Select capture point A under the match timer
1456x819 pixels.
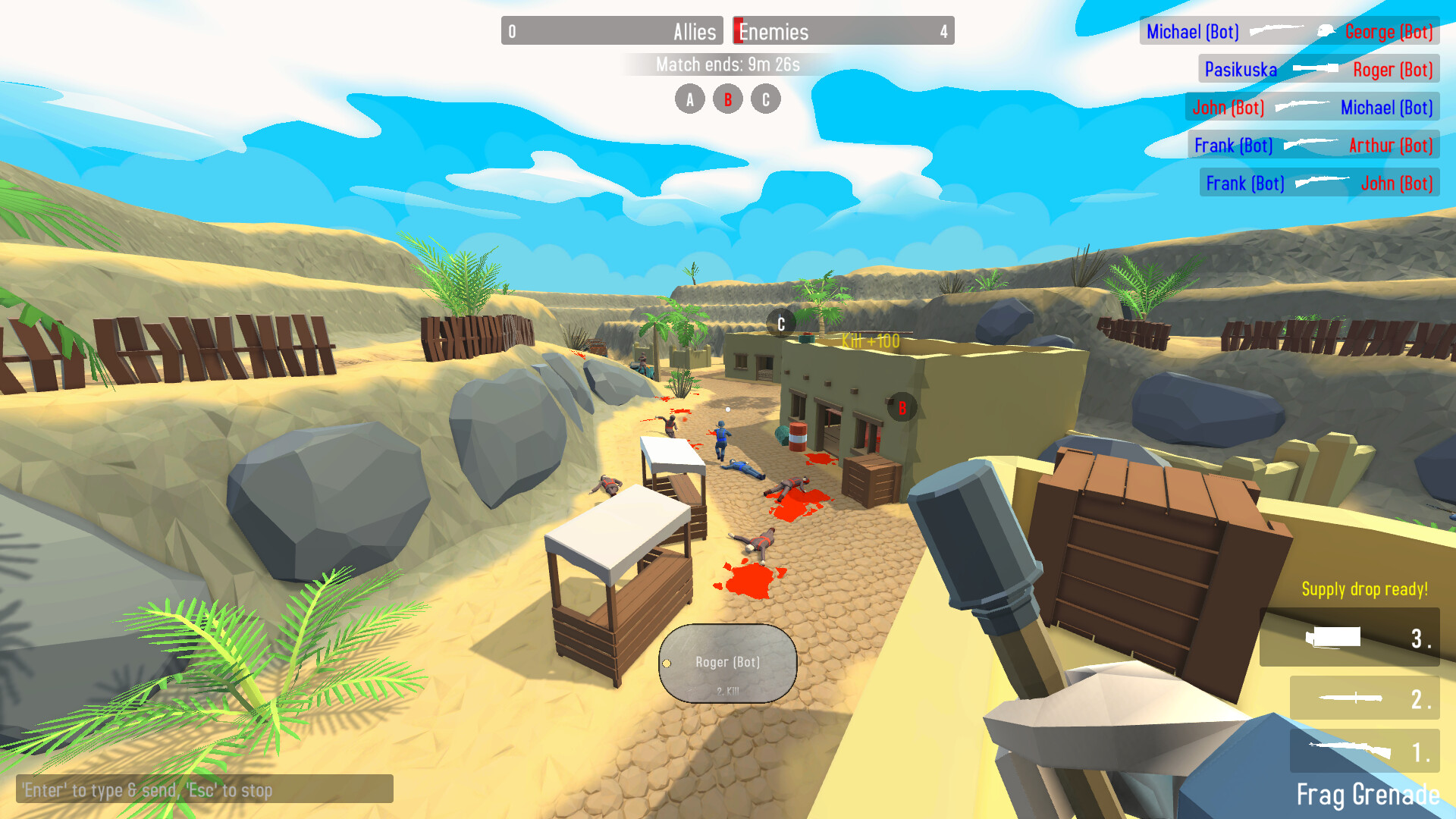click(x=690, y=99)
